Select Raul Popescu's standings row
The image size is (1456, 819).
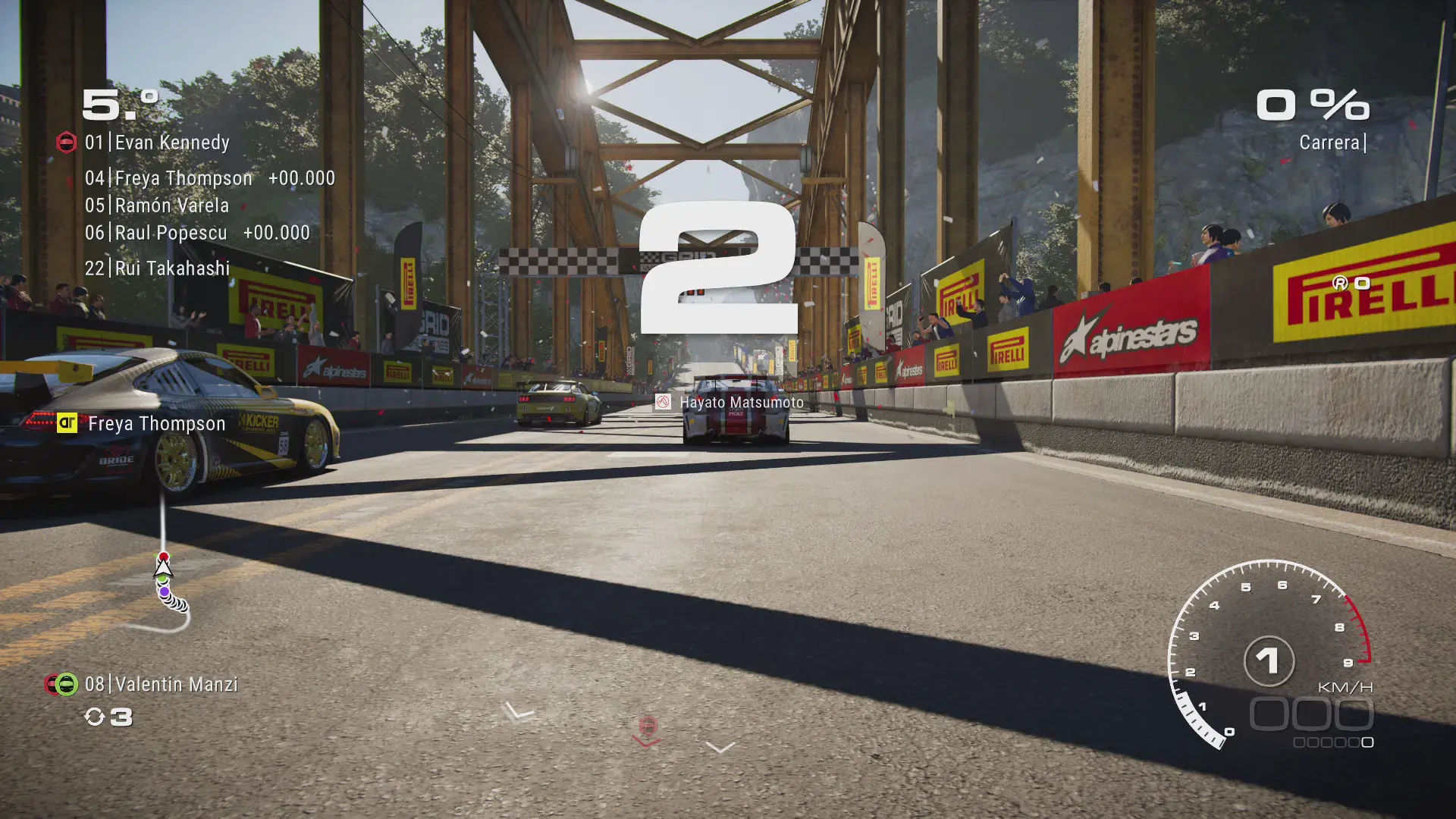coord(197,233)
